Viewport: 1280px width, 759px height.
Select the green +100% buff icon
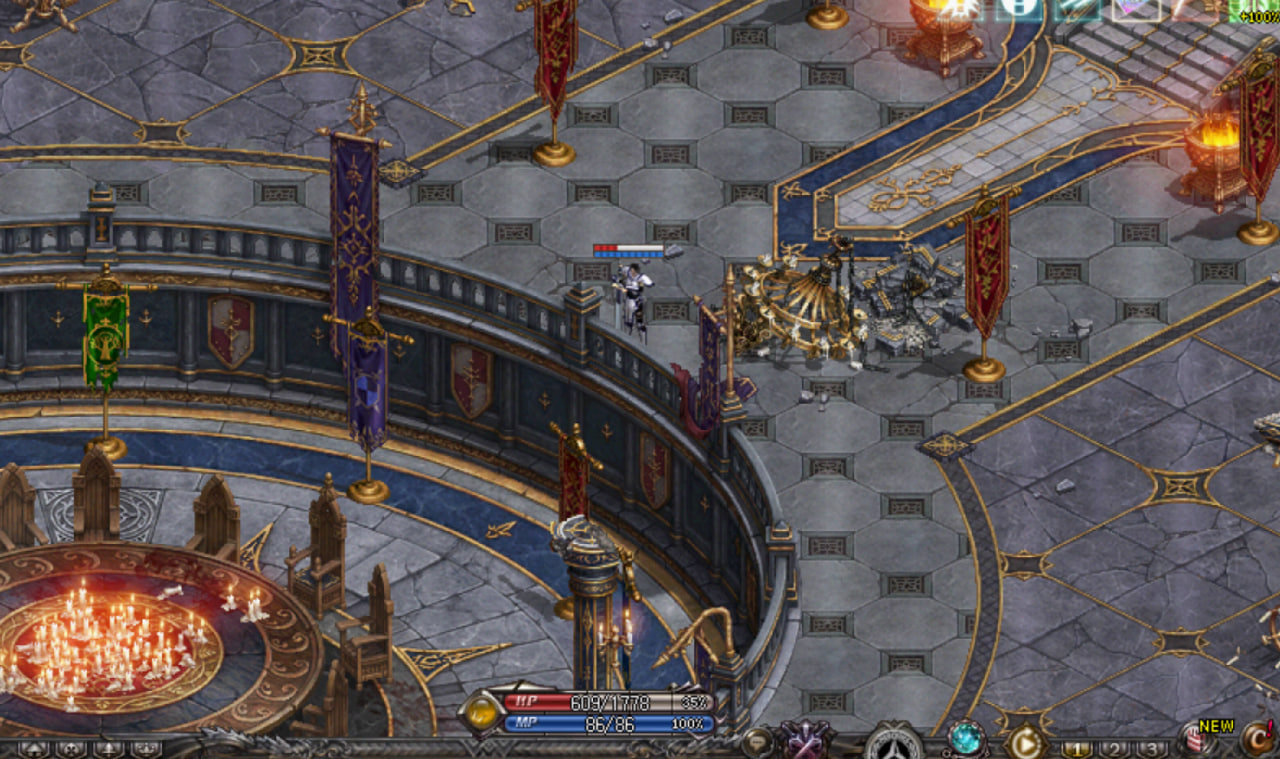1254,10
